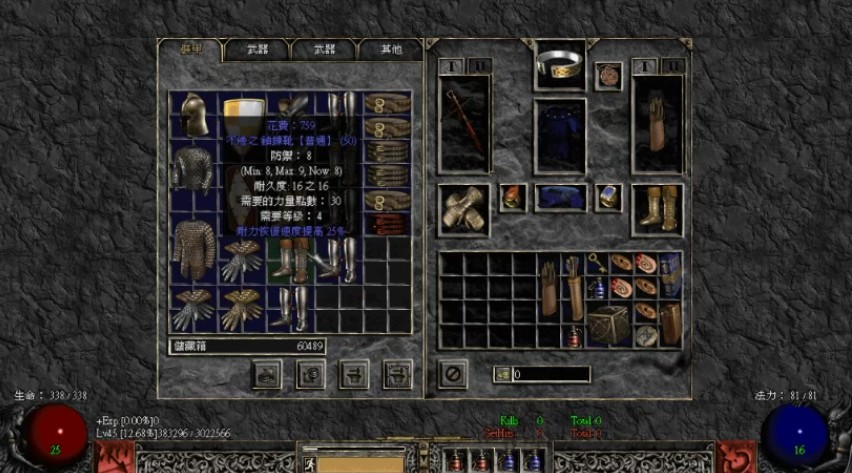Close the trade window with the cancel button
Viewport: 852px width, 473px height.
(x=453, y=374)
